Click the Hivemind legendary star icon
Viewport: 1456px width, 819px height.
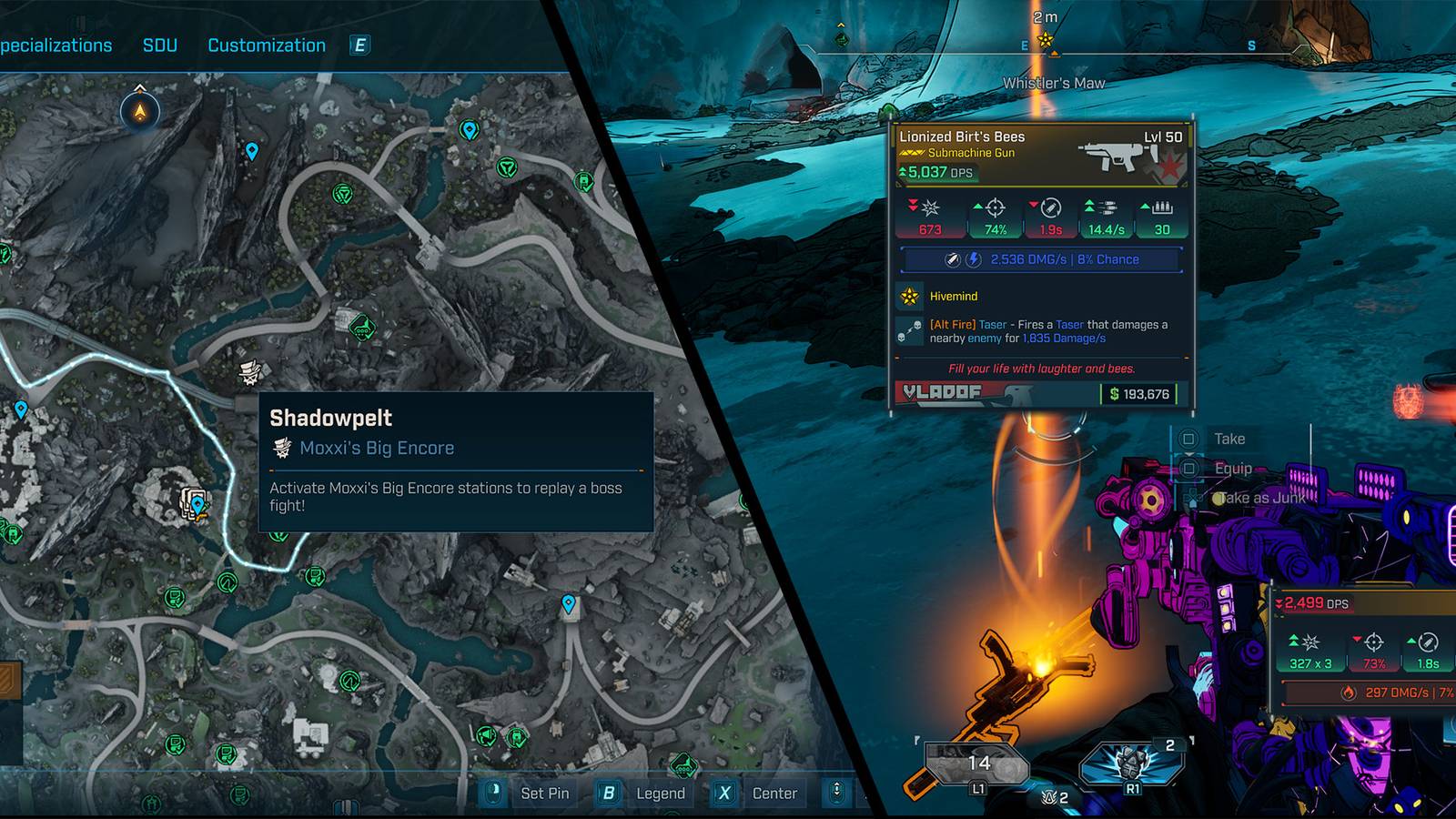[908, 296]
